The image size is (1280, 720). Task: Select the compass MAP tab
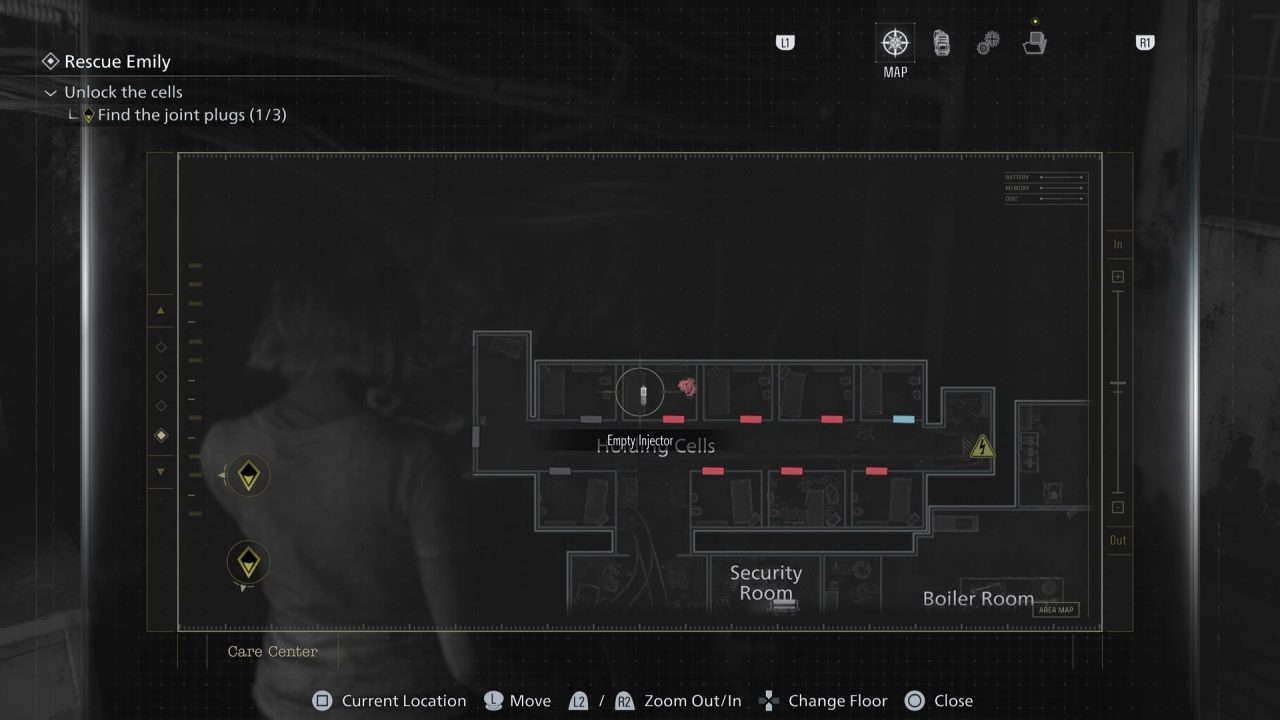click(894, 43)
